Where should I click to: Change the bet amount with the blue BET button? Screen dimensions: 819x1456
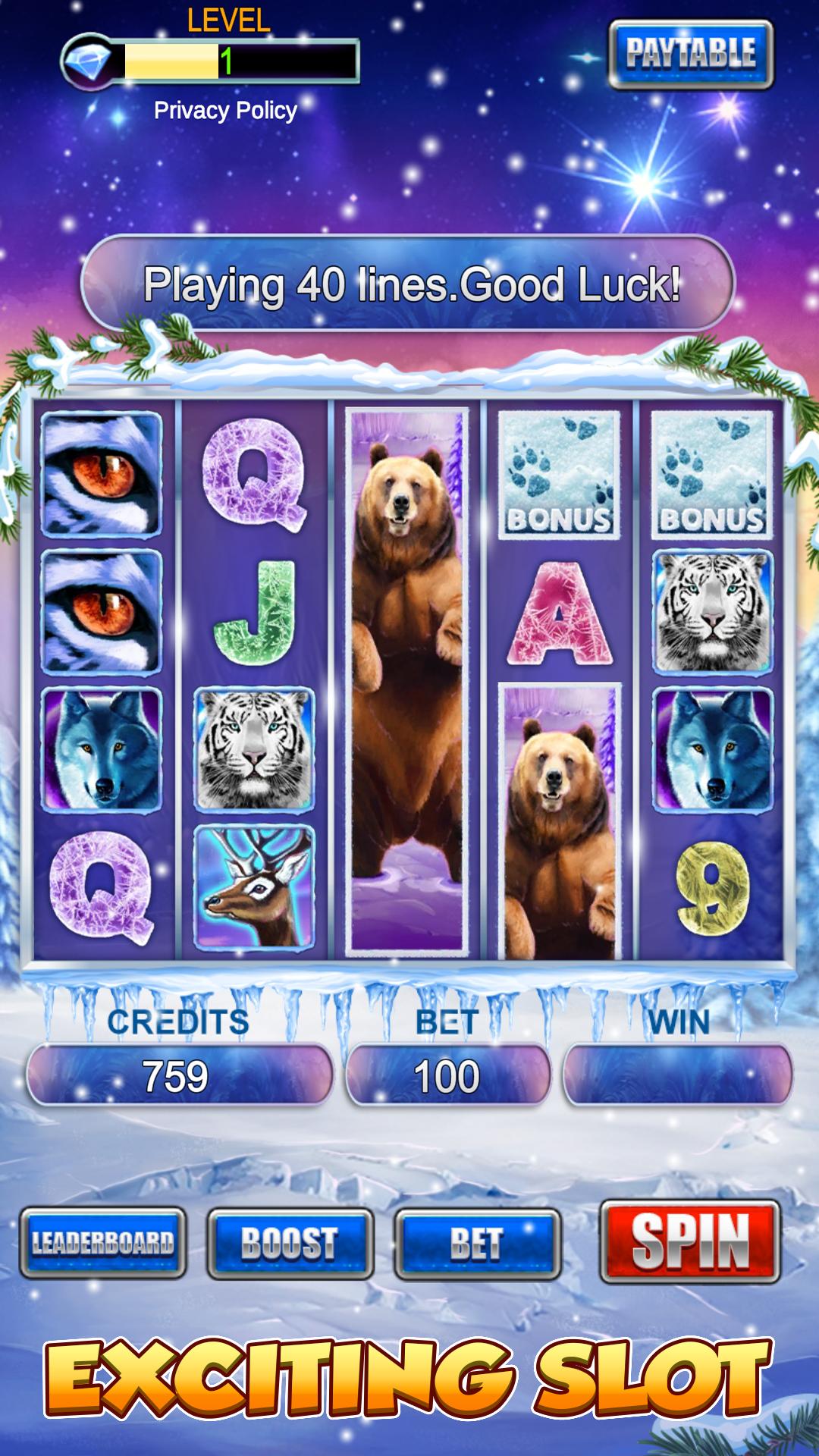tap(477, 1244)
